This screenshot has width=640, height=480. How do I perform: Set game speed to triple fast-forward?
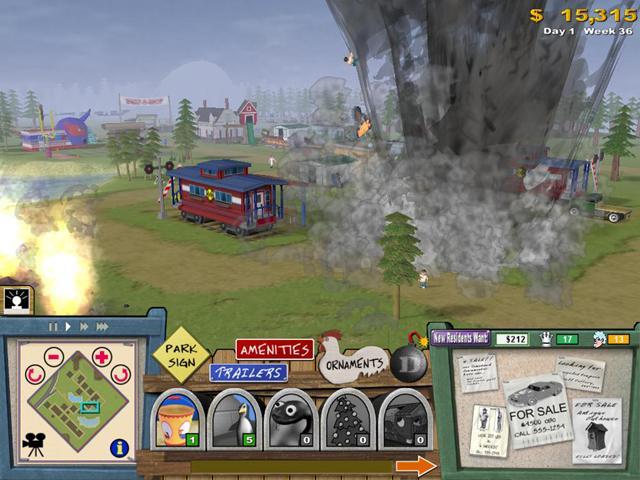pyautogui.click(x=103, y=326)
